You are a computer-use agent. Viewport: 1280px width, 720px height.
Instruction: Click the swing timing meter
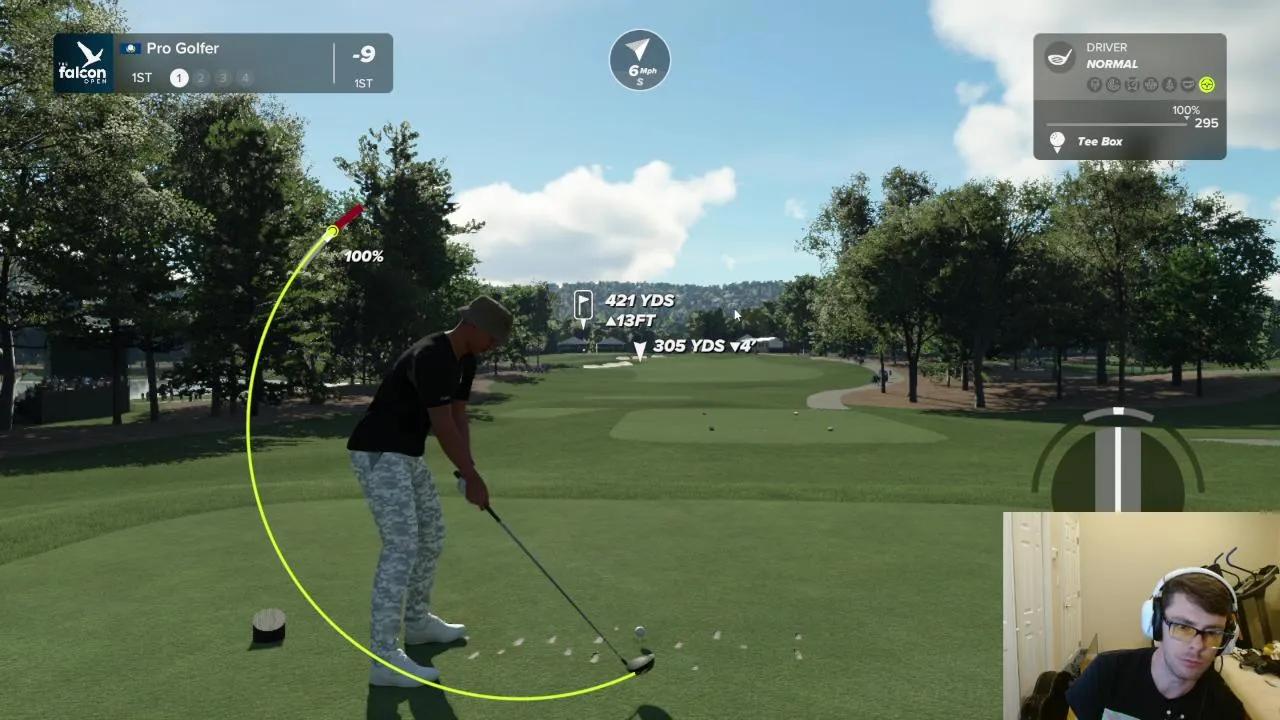coord(1118,460)
